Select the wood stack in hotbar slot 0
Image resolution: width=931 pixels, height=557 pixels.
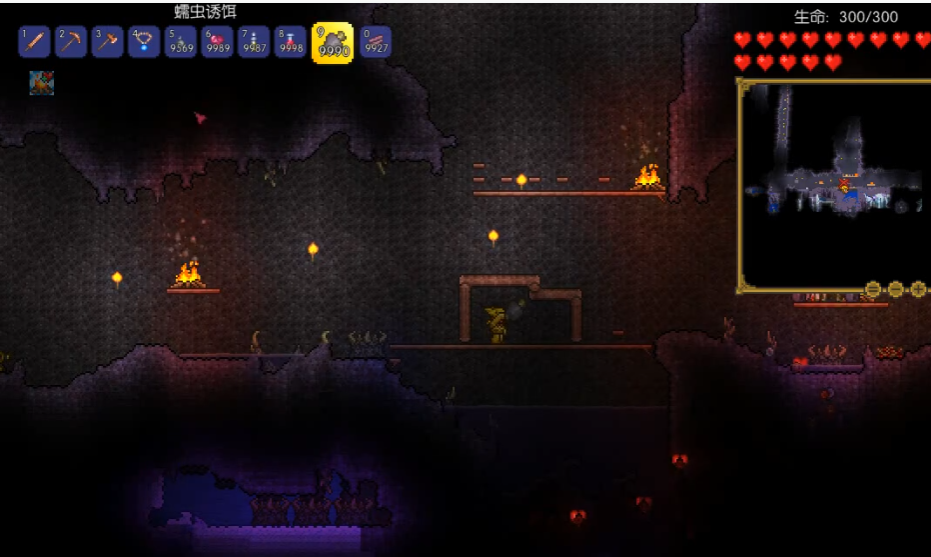[375, 42]
